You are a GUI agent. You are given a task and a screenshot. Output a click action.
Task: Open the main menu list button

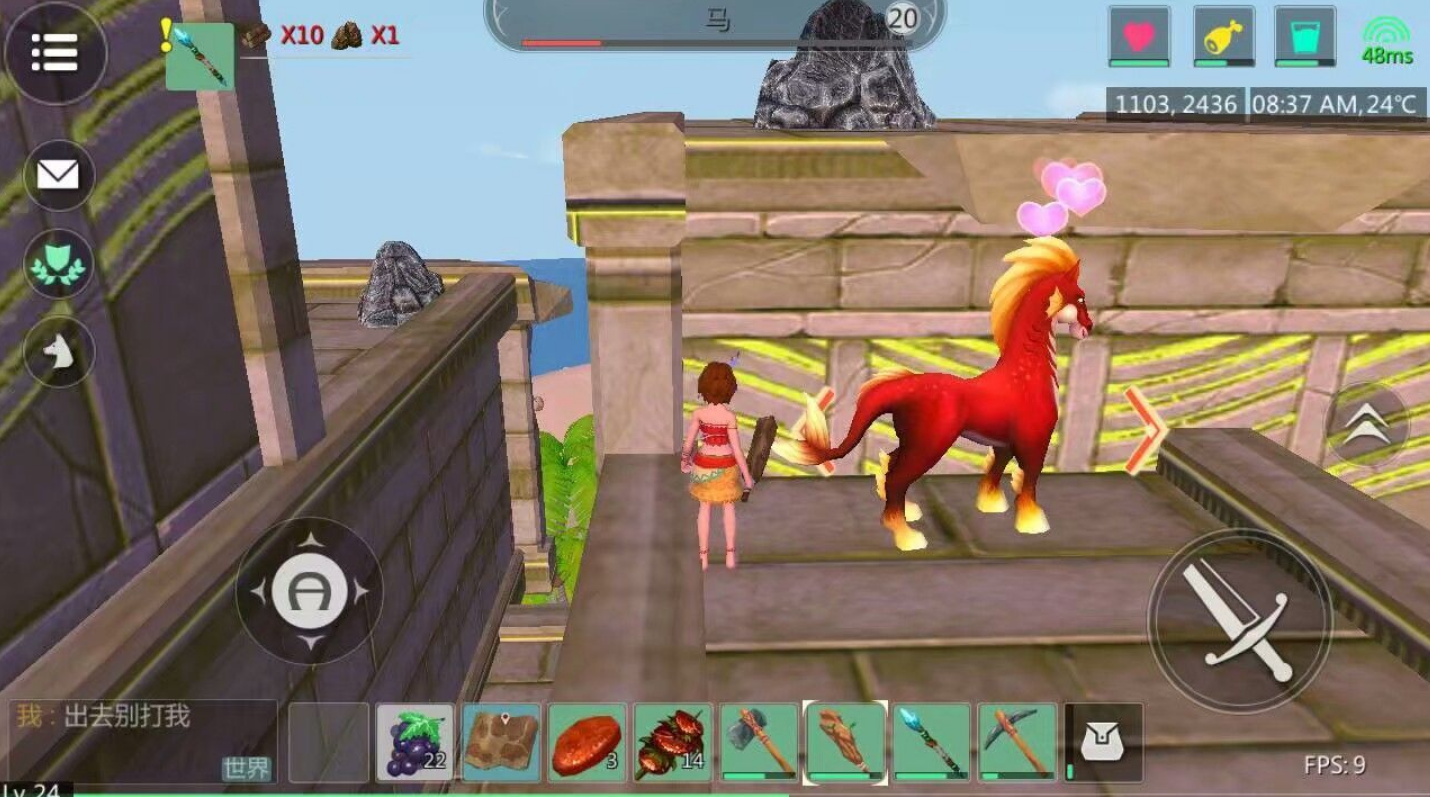pos(55,53)
